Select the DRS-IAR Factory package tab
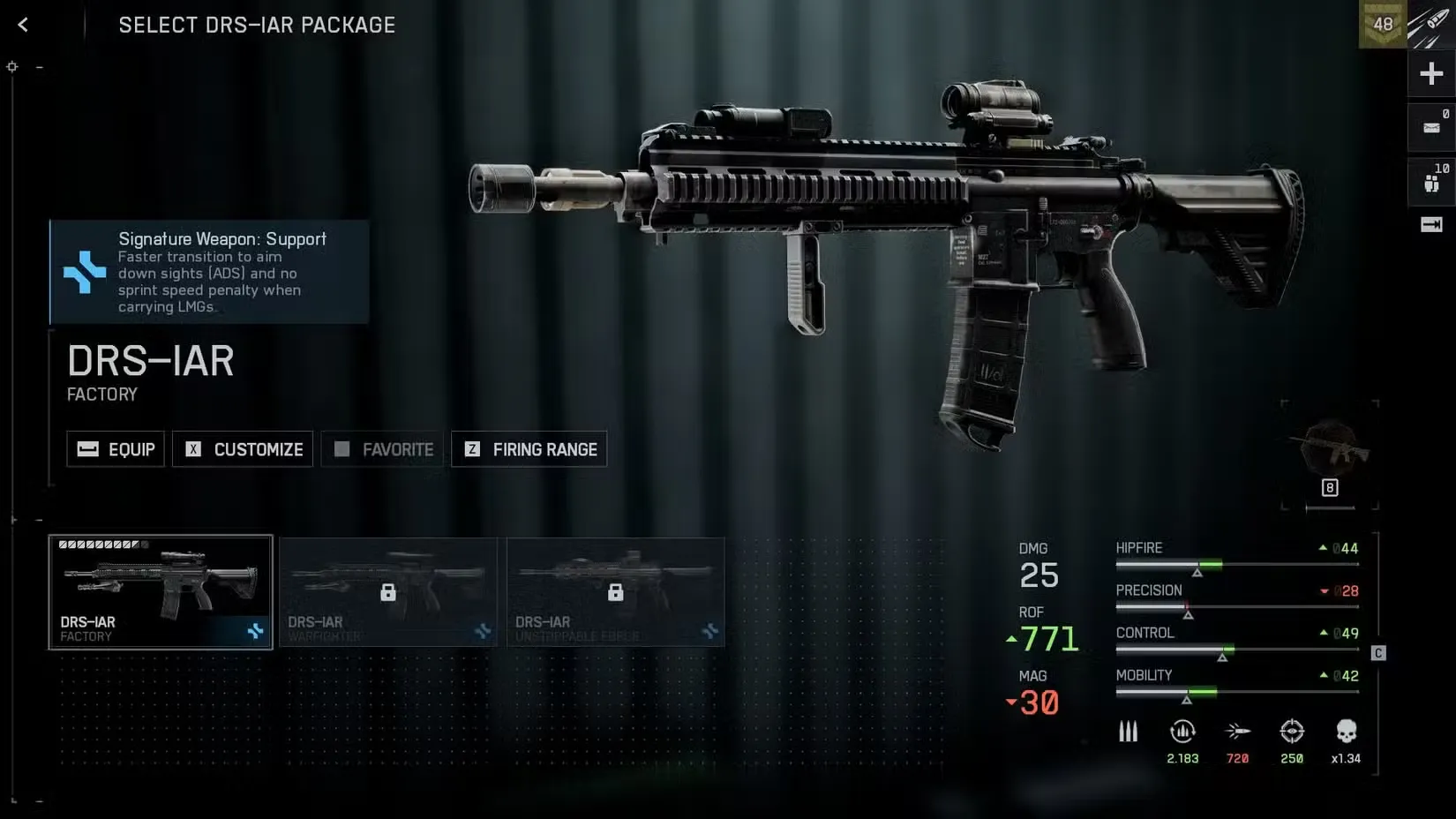 coord(161,592)
